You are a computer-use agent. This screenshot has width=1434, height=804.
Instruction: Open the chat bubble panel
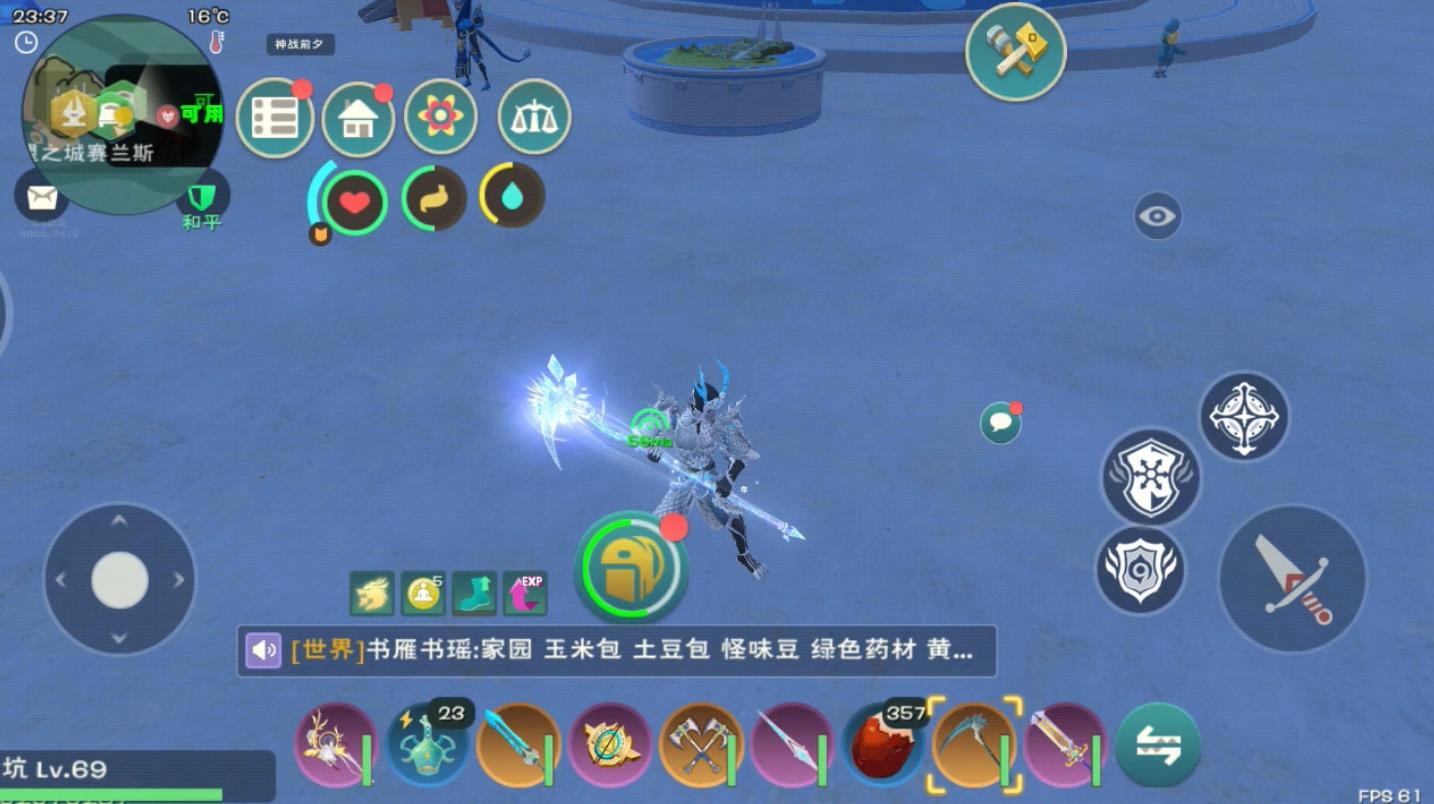[x=998, y=423]
